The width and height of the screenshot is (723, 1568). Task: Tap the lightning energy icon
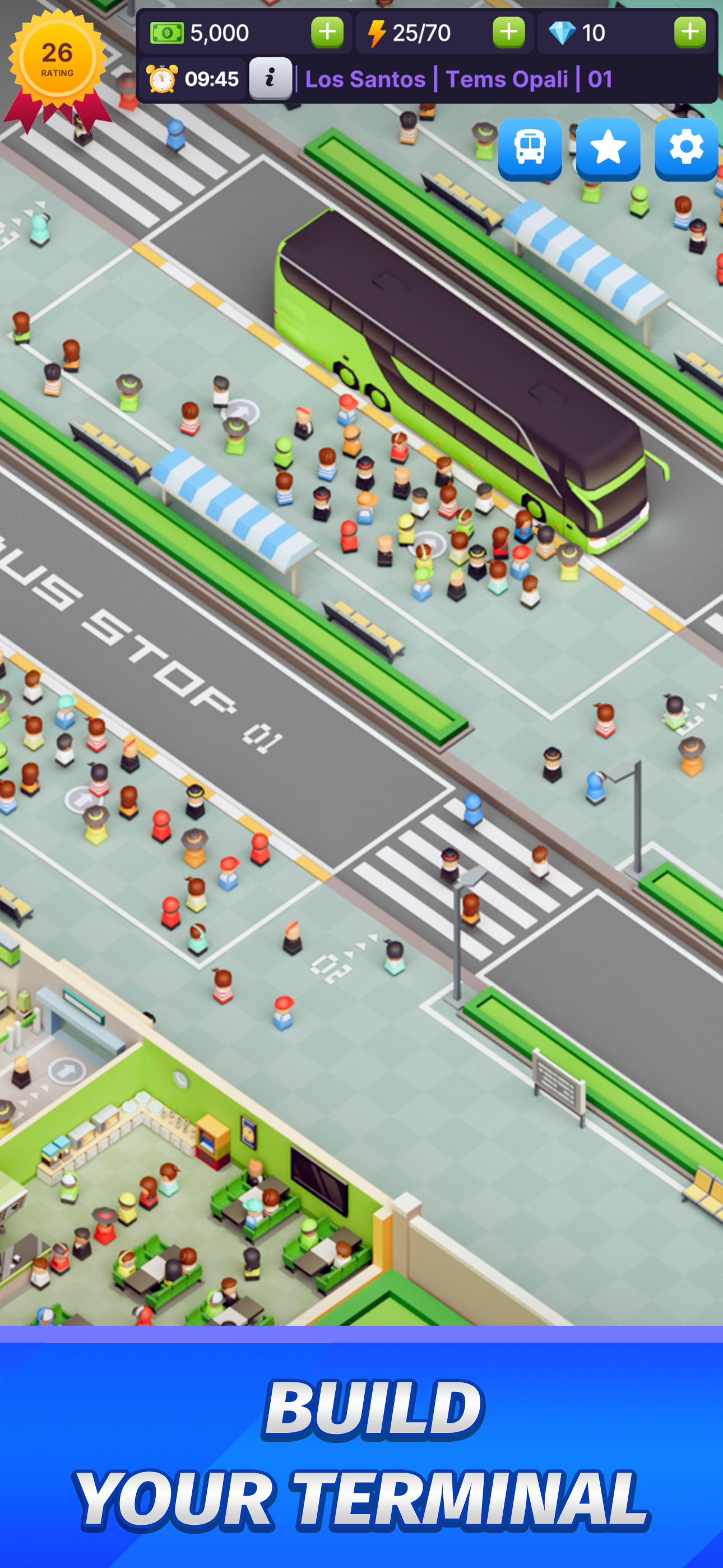coord(377,33)
